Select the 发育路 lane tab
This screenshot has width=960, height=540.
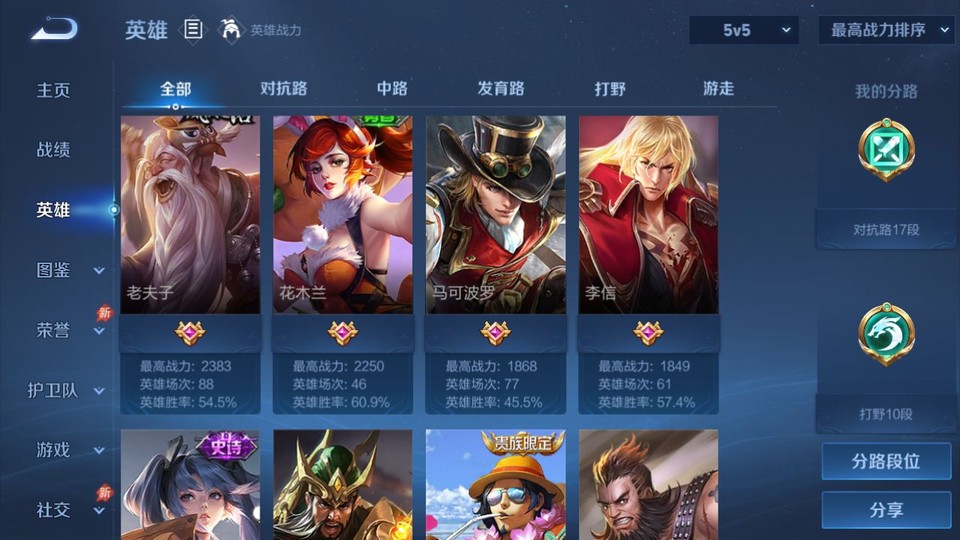501,88
